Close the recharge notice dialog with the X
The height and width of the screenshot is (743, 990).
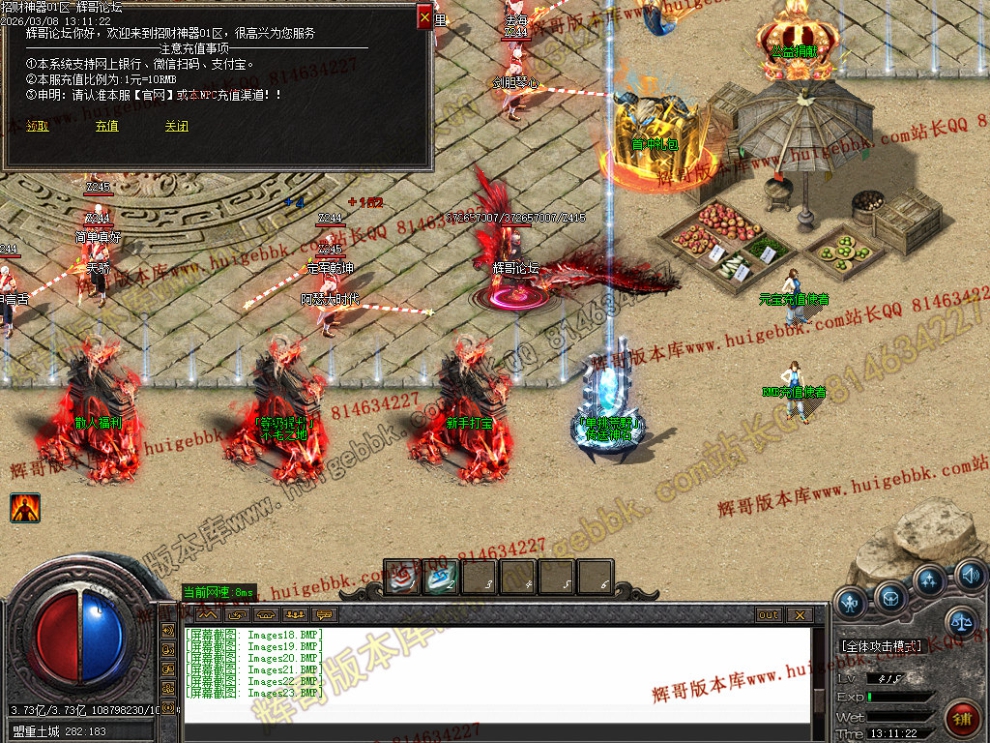coord(425,17)
